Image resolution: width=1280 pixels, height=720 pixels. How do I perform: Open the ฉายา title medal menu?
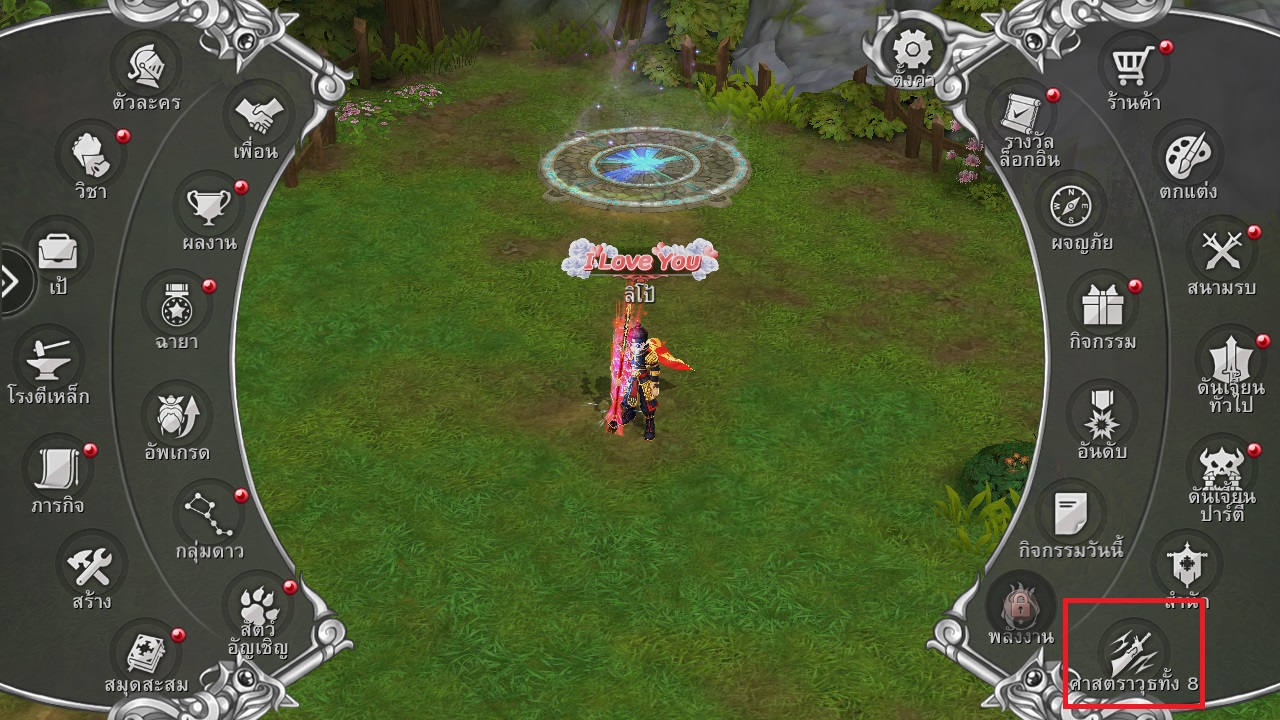point(176,305)
